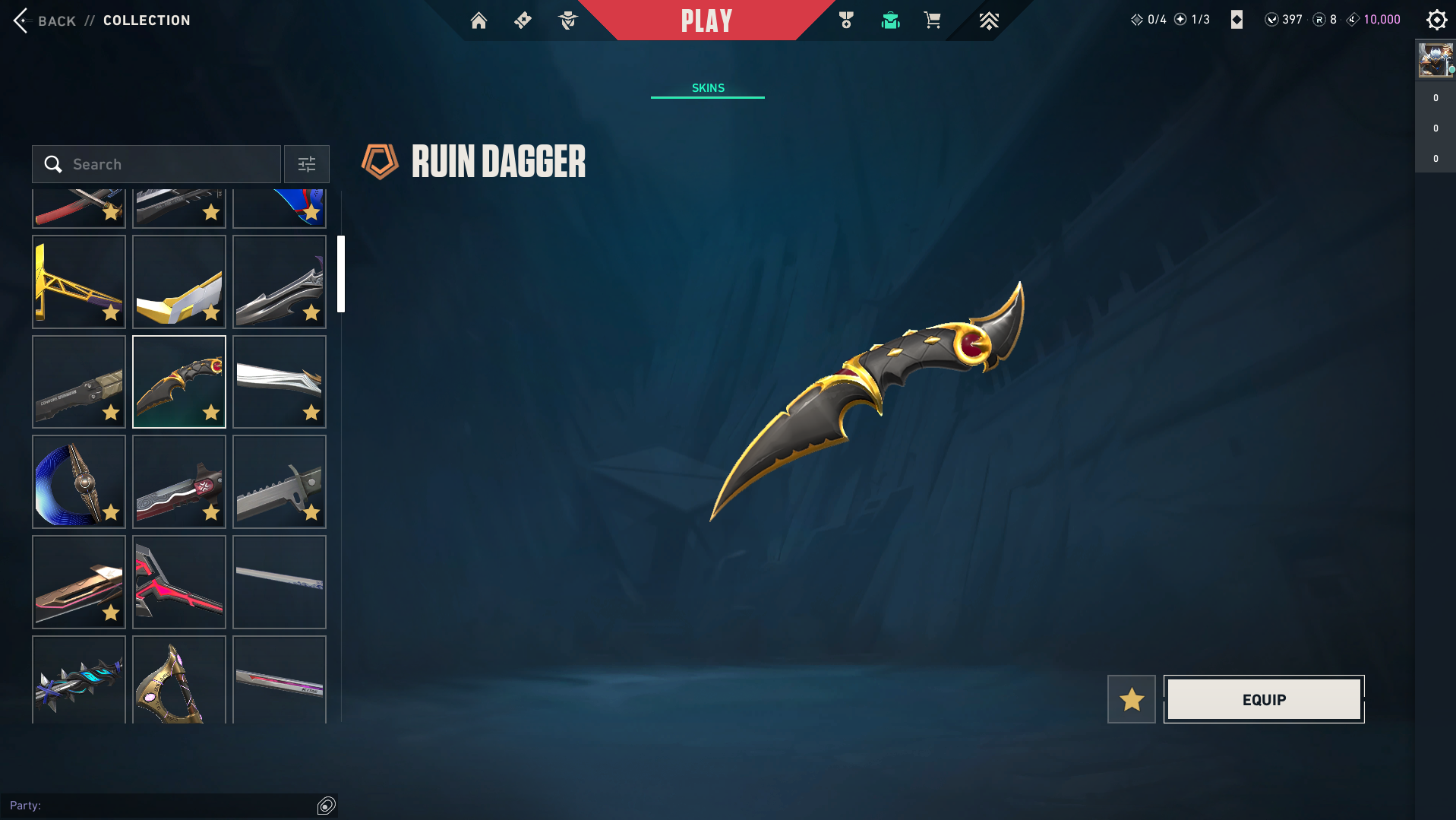Choose the golden ring blade skin
1456x820 pixels.
(x=179, y=681)
